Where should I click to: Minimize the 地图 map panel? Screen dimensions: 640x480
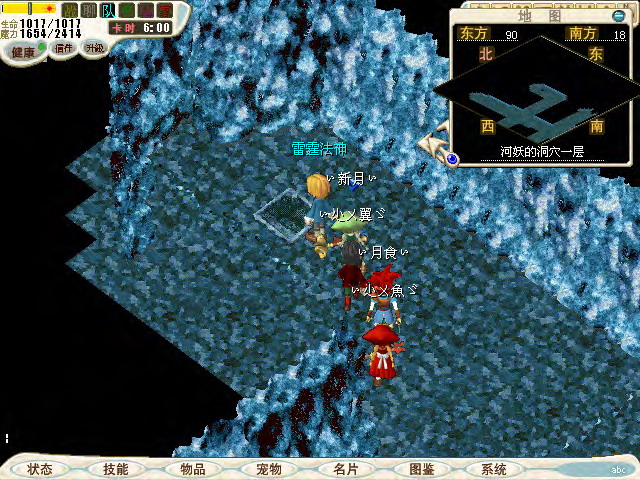click(x=619, y=16)
